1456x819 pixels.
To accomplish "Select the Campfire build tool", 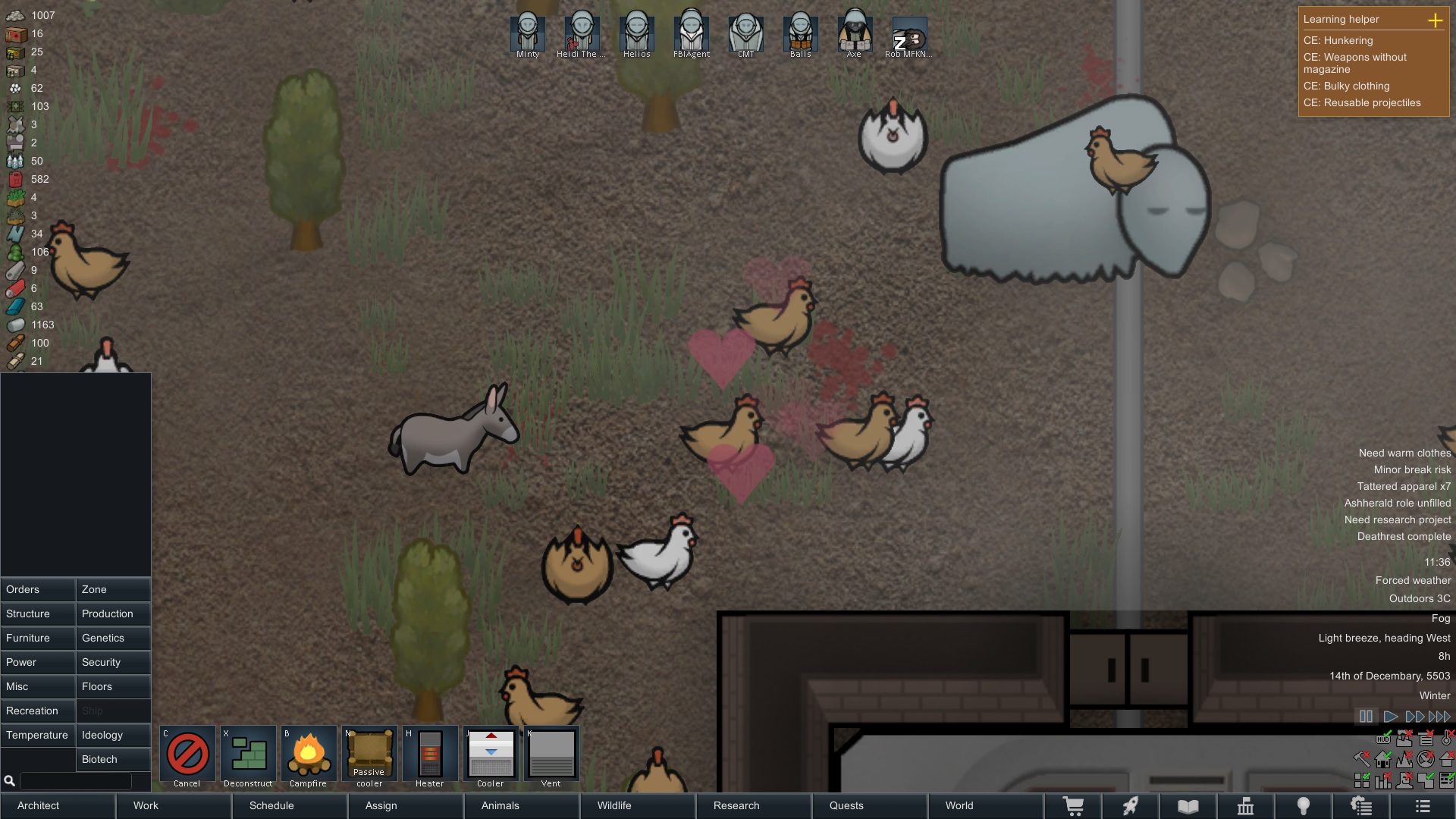I will point(309,755).
